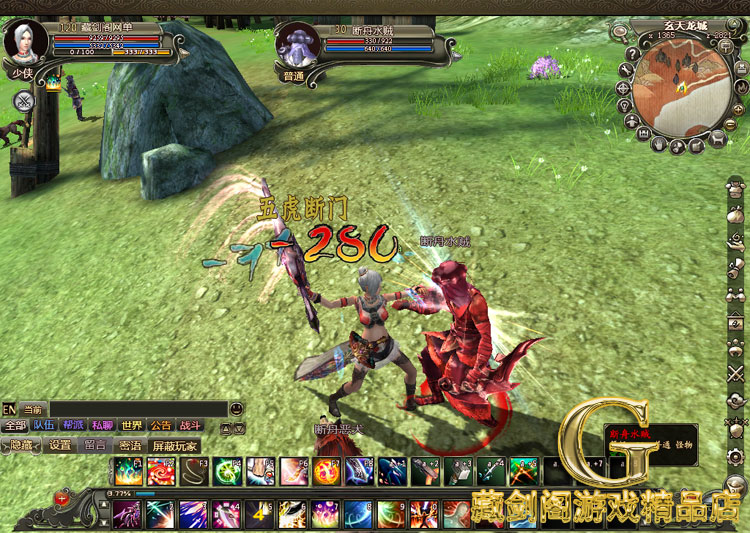Viewport: 750px width, 533px height.
Task: Open the smiley emoticon picker
Action: pos(235,409)
